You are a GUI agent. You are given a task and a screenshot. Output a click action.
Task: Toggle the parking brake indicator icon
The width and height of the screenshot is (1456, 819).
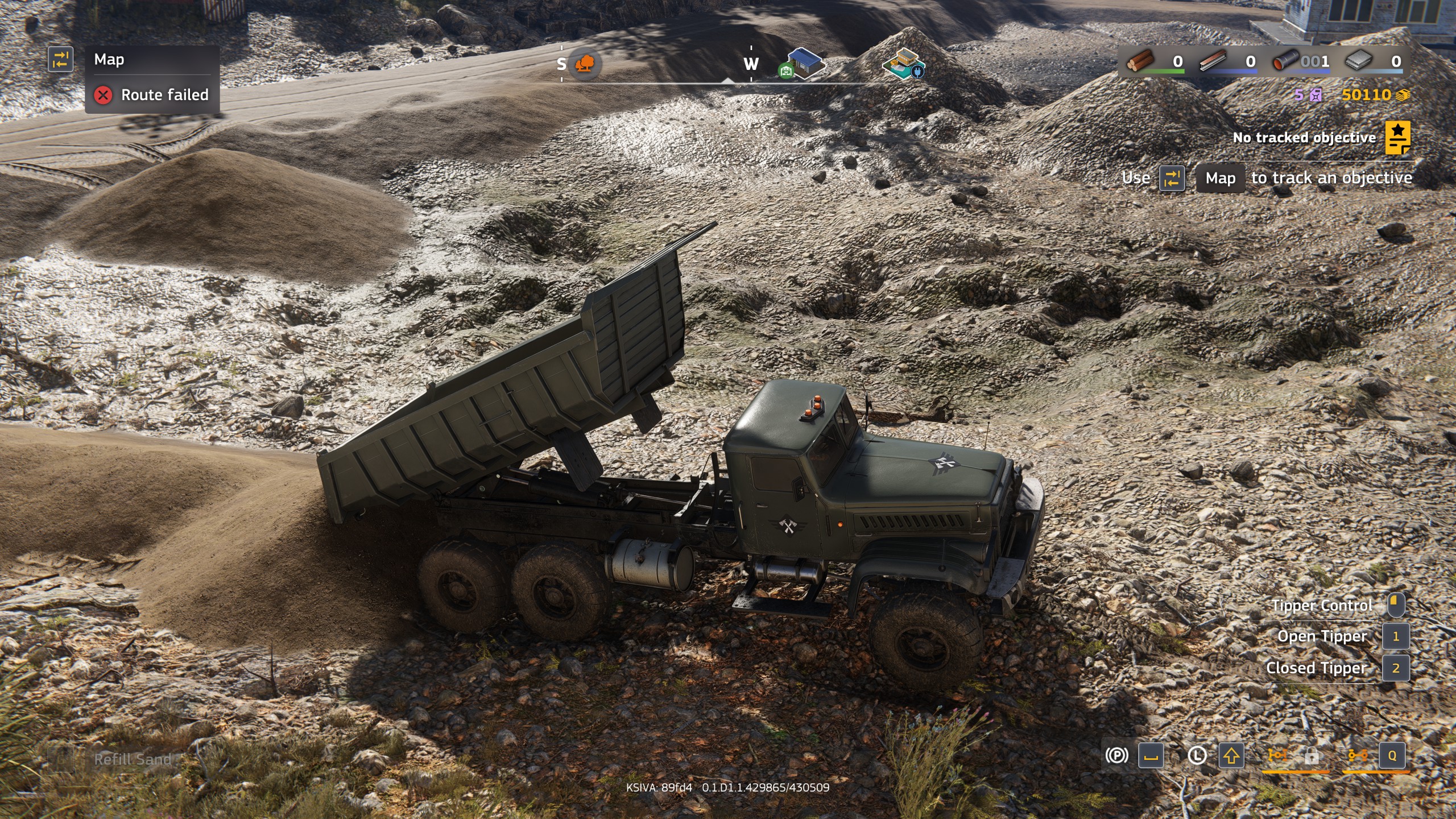click(1116, 755)
